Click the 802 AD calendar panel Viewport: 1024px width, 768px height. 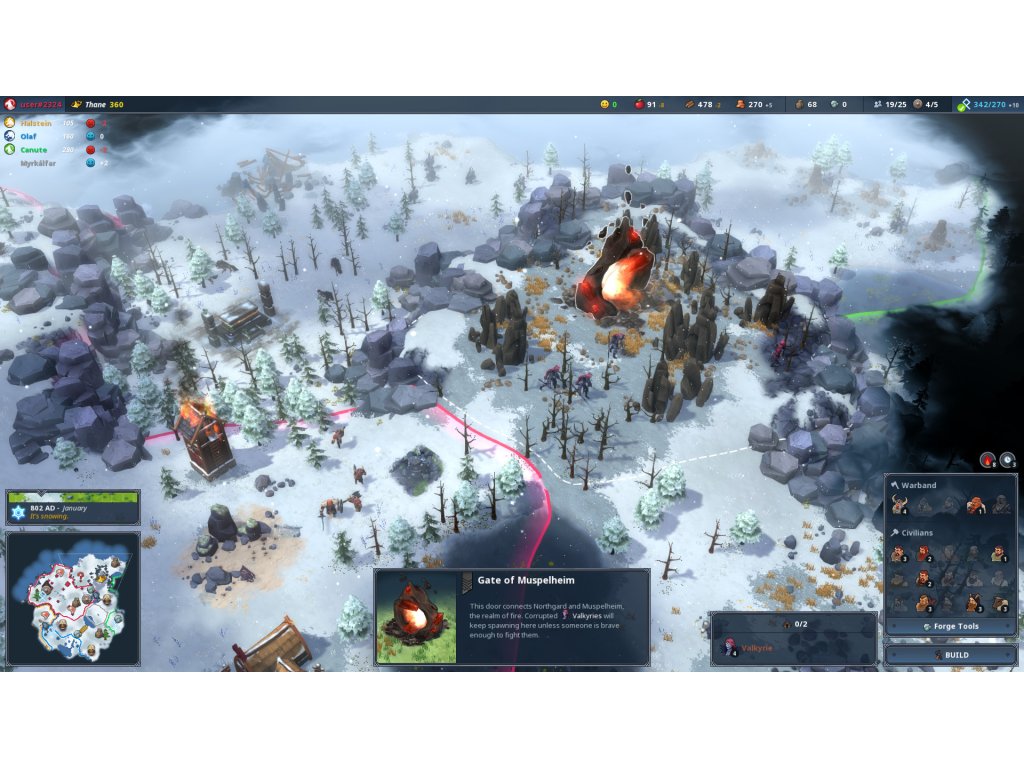[x=72, y=508]
